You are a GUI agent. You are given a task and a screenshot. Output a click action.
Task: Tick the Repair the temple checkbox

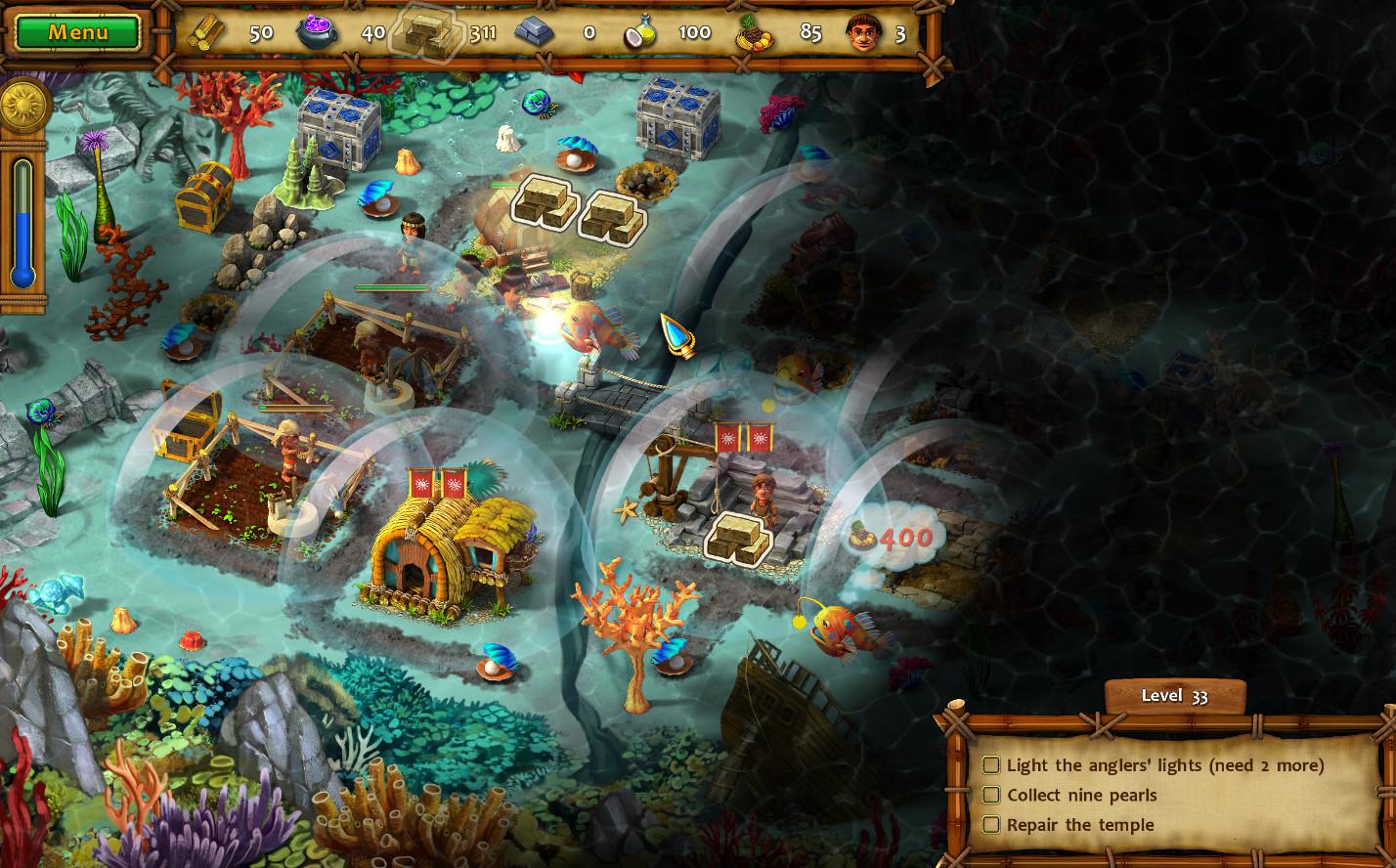point(991,825)
